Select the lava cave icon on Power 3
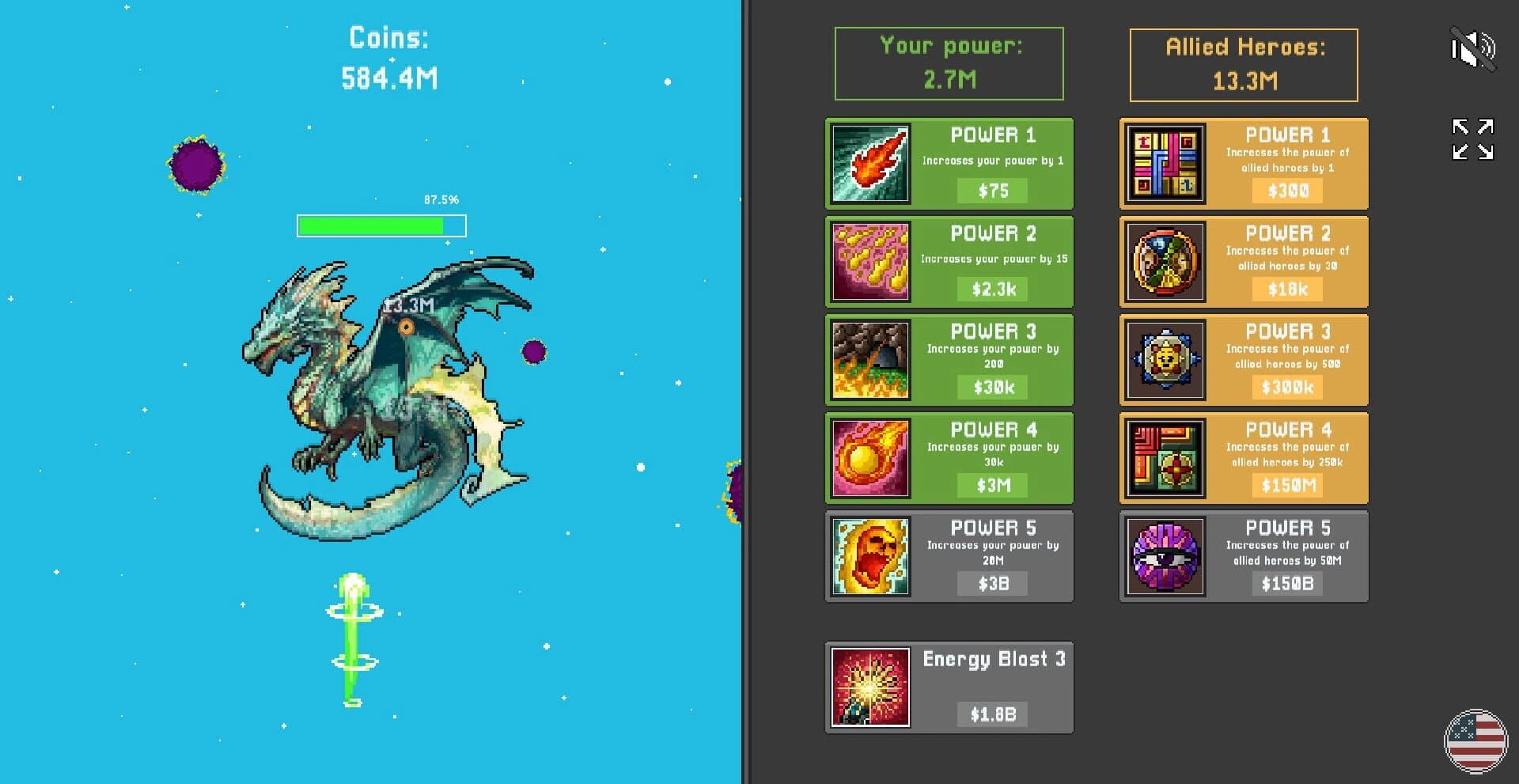 tap(869, 360)
